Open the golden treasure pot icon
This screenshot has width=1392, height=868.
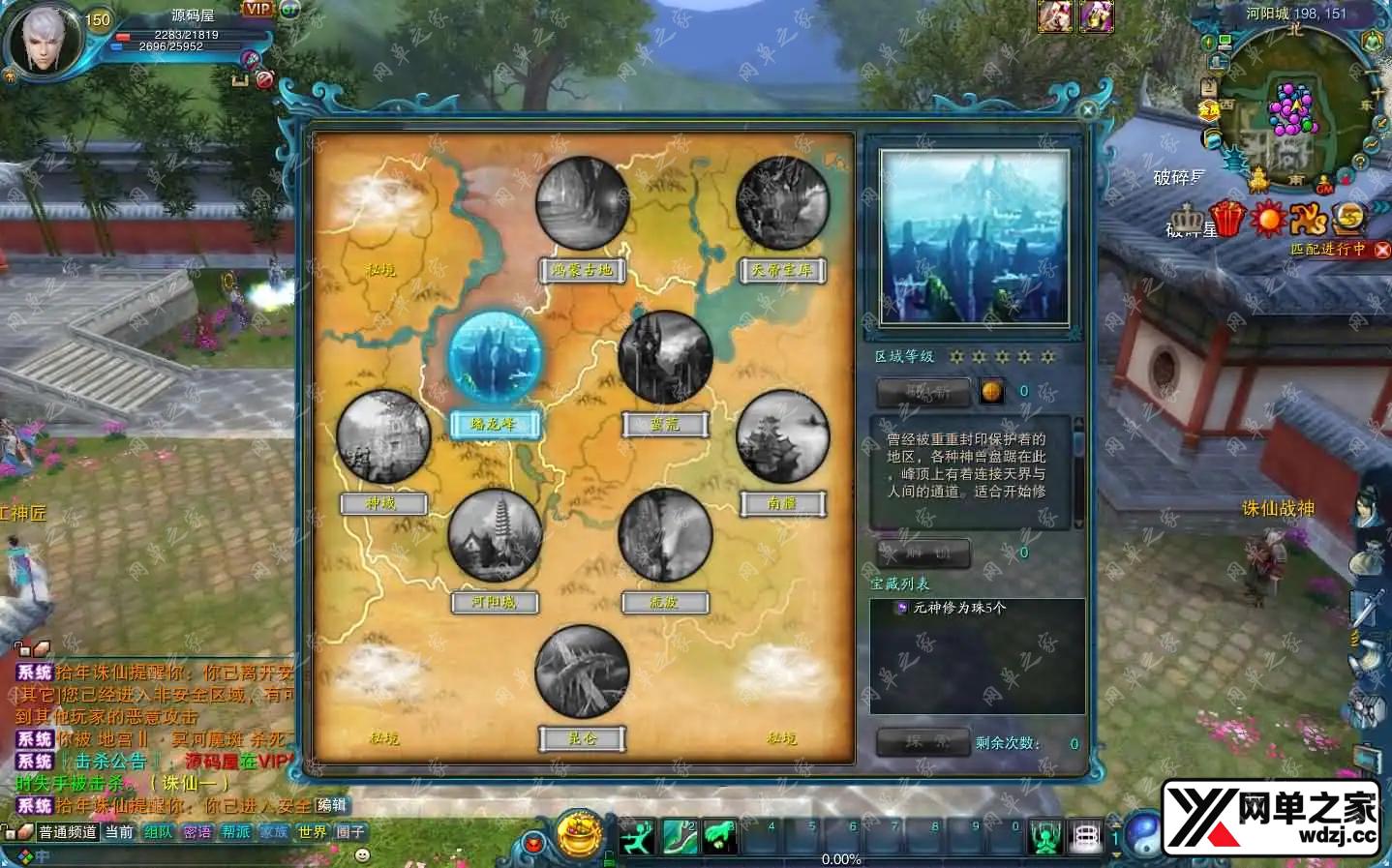click(x=579, y=833)
